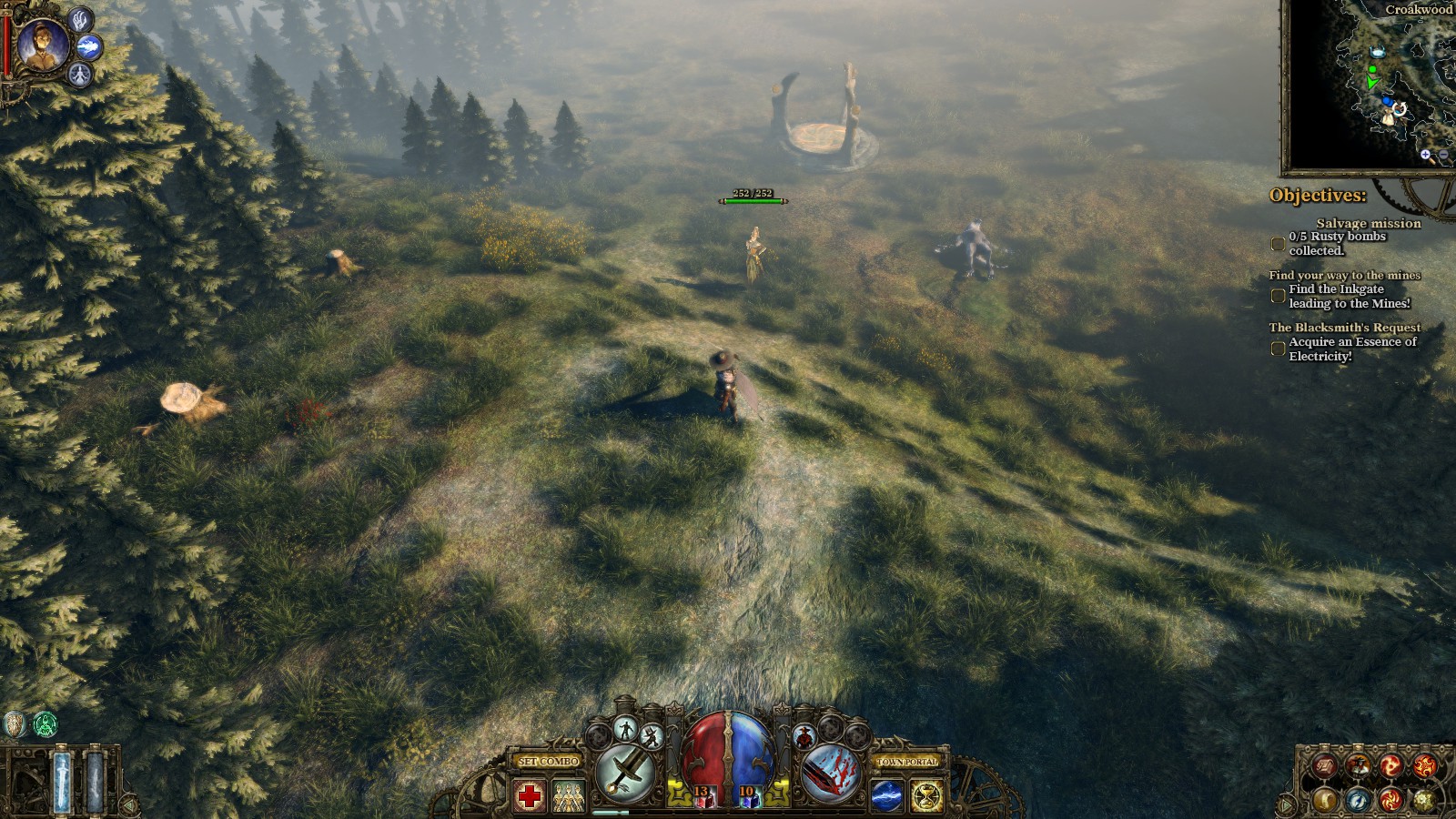Activate the red cross healing skill
The height and width of the screenshot is (819, 1456).
click(530, 797)
